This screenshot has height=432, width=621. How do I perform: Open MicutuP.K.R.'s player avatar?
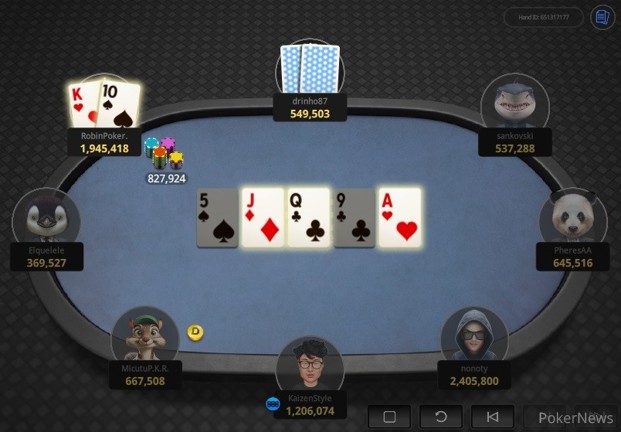(145, 338)
